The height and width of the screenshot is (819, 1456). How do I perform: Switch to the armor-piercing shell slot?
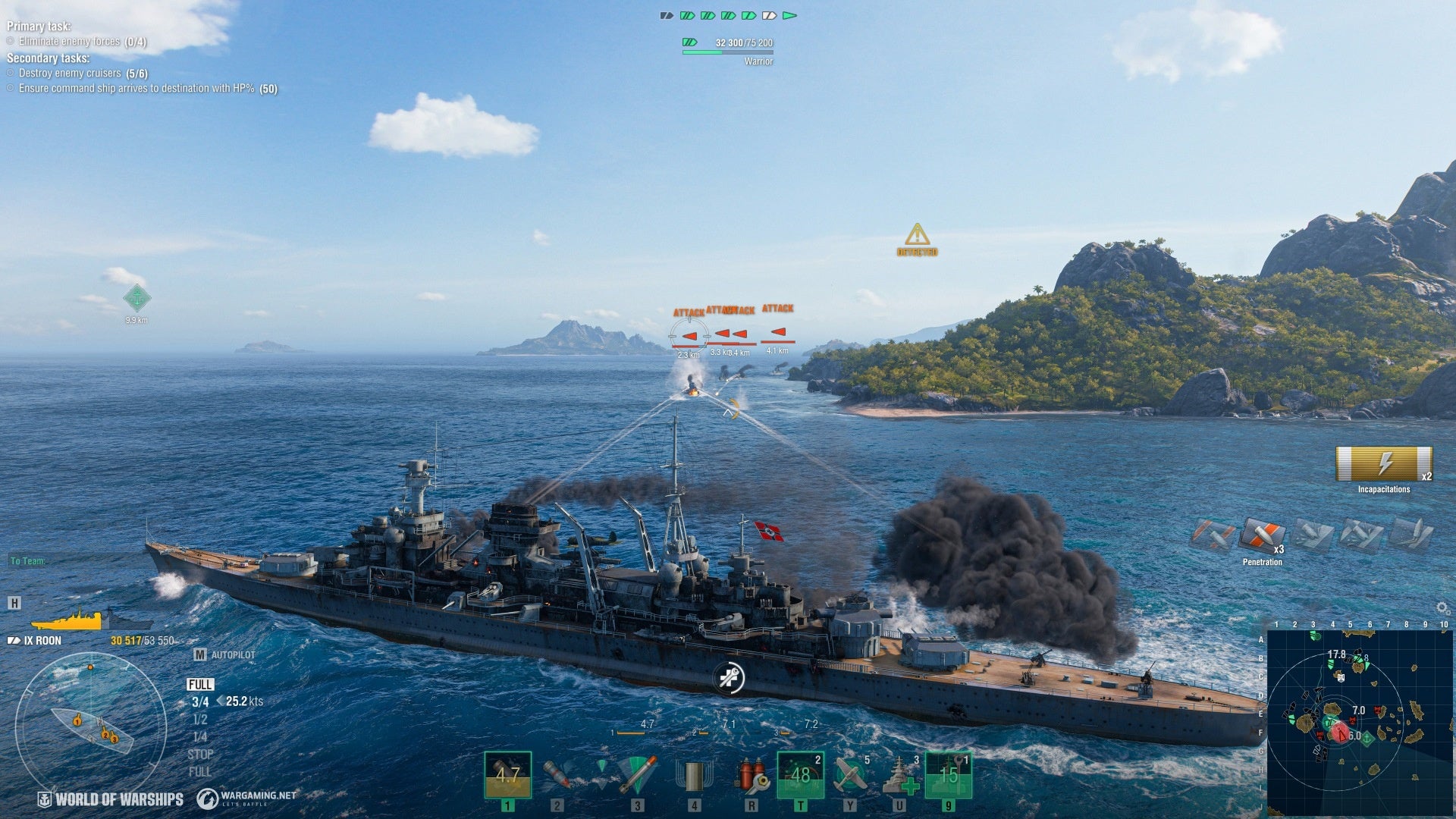pyautogui.click(x=557, y=775)
